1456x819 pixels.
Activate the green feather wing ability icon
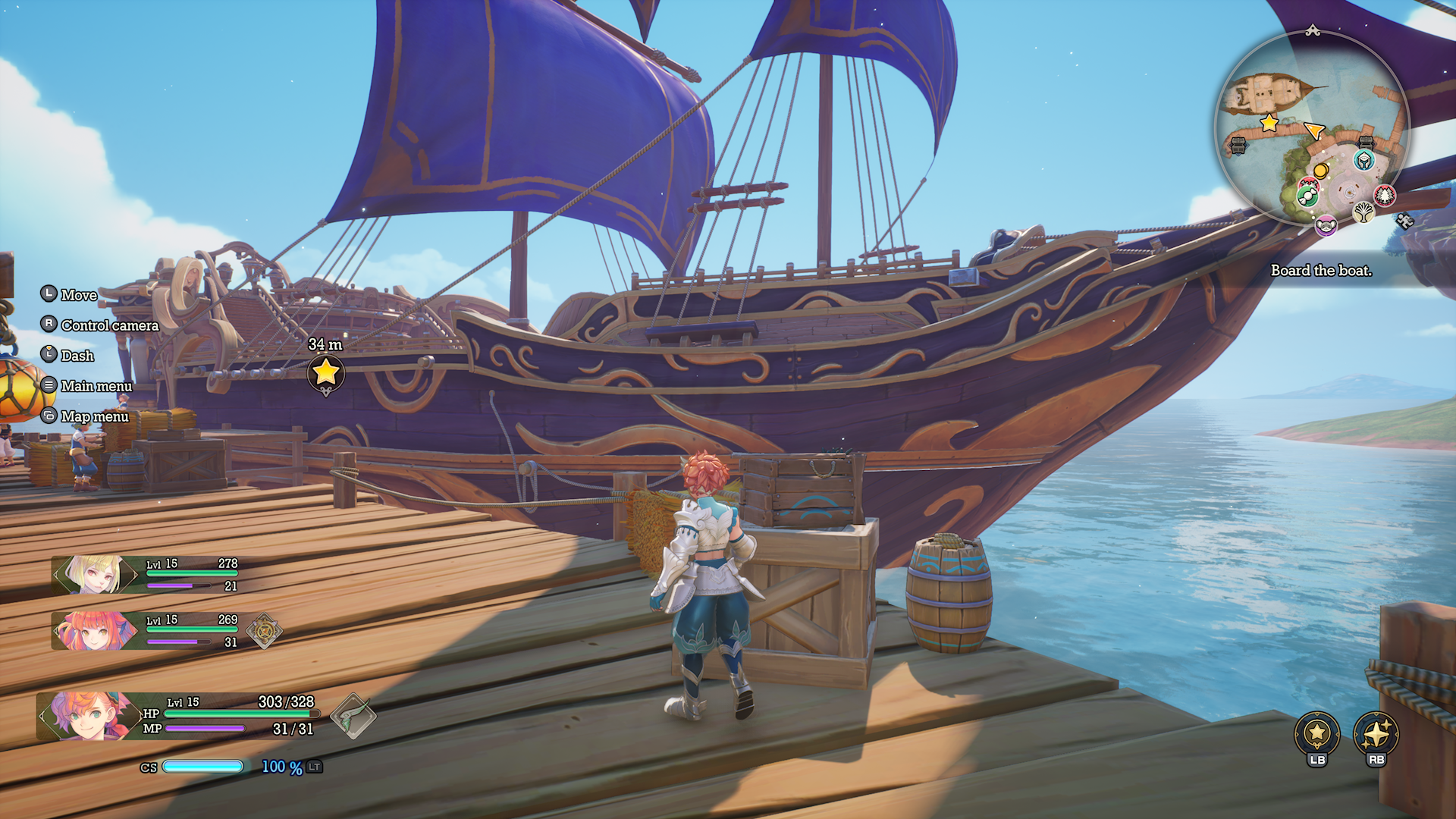tap(353, 716)
